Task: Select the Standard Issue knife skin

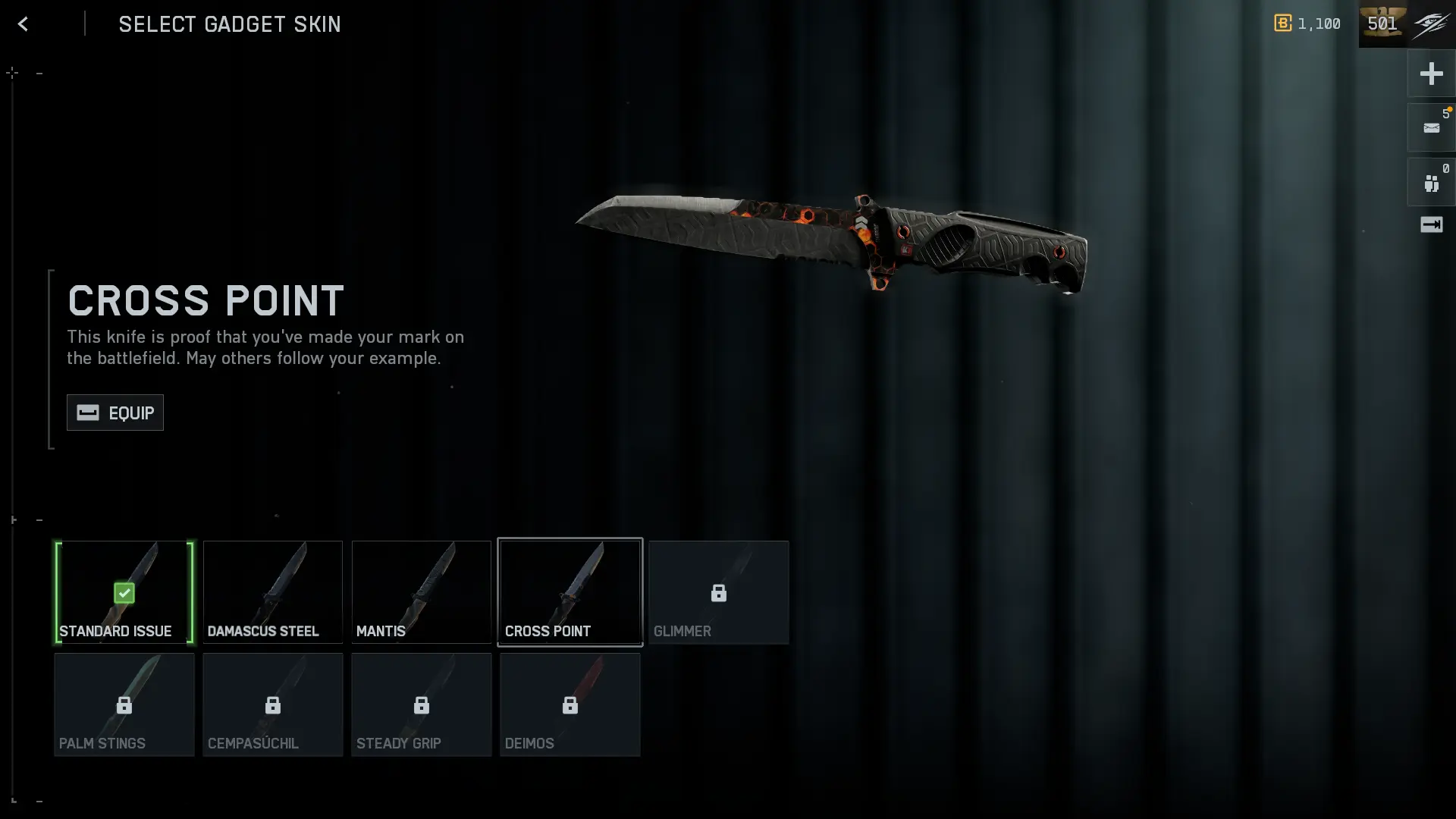Action: 124,592
